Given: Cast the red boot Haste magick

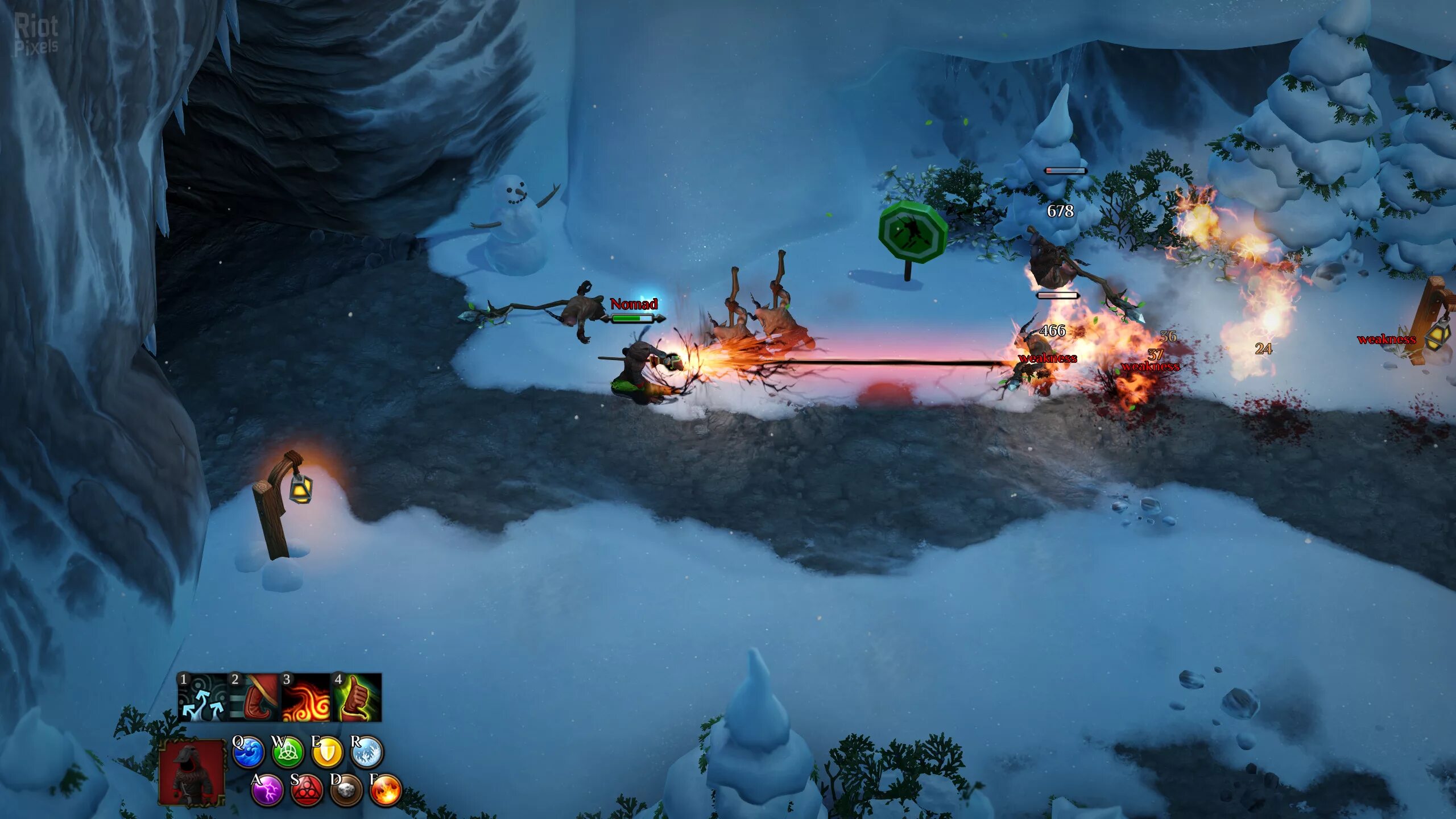Looking at the screenshot, I should pyautogui.click(x=254, y=698).
